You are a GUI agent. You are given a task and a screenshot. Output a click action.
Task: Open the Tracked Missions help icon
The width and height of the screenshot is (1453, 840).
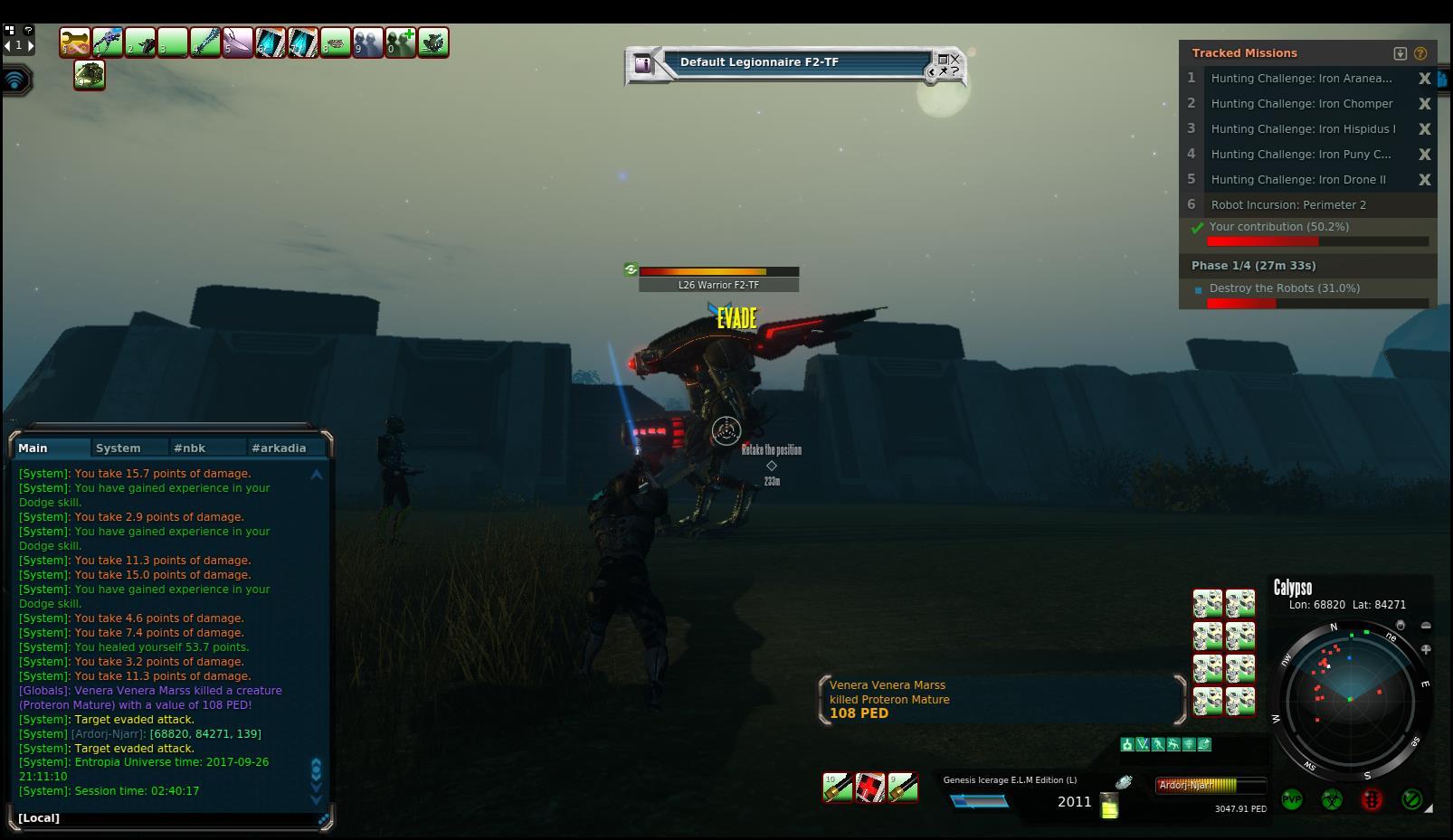1420,53
